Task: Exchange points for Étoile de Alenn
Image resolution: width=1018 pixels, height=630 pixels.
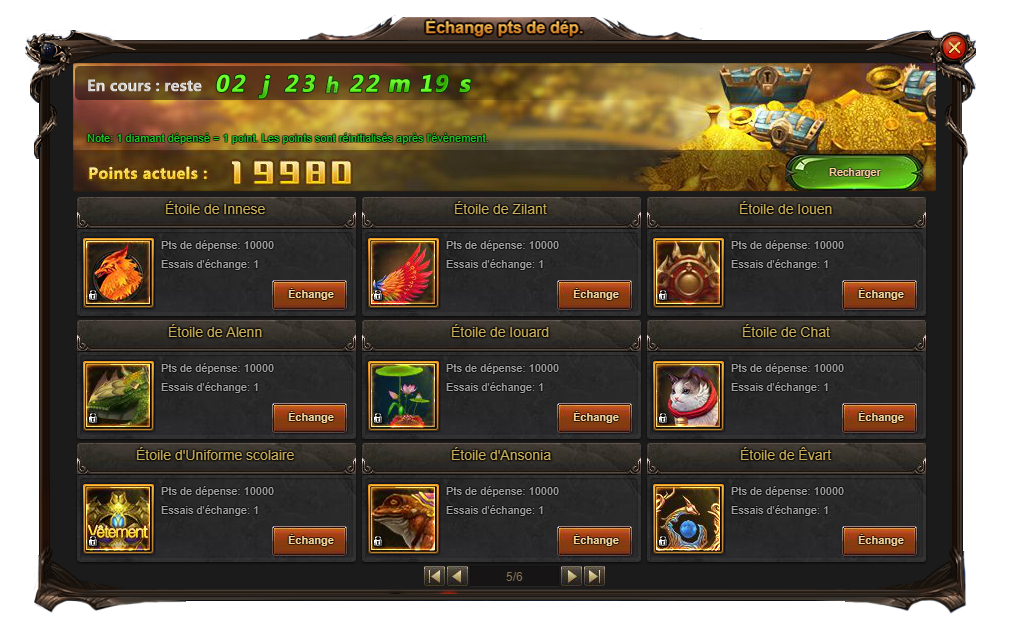Action: tap(310, 418)
